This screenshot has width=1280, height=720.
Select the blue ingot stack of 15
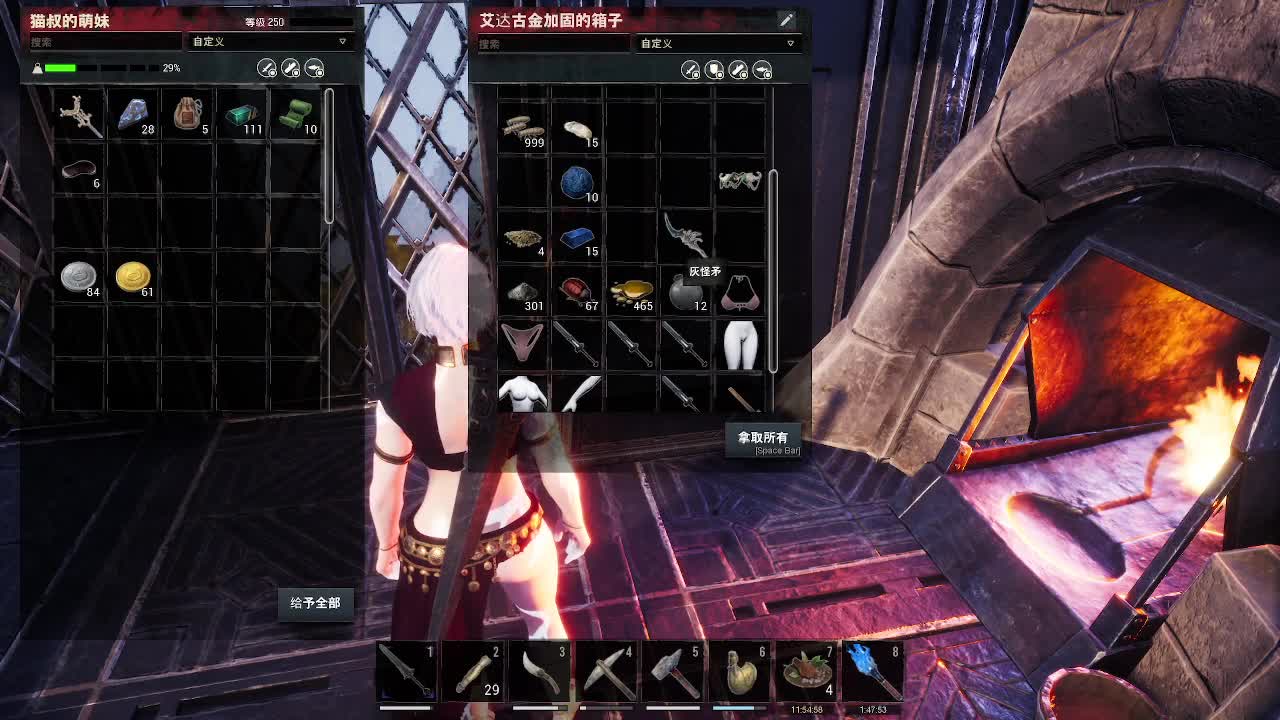[577, 238]
